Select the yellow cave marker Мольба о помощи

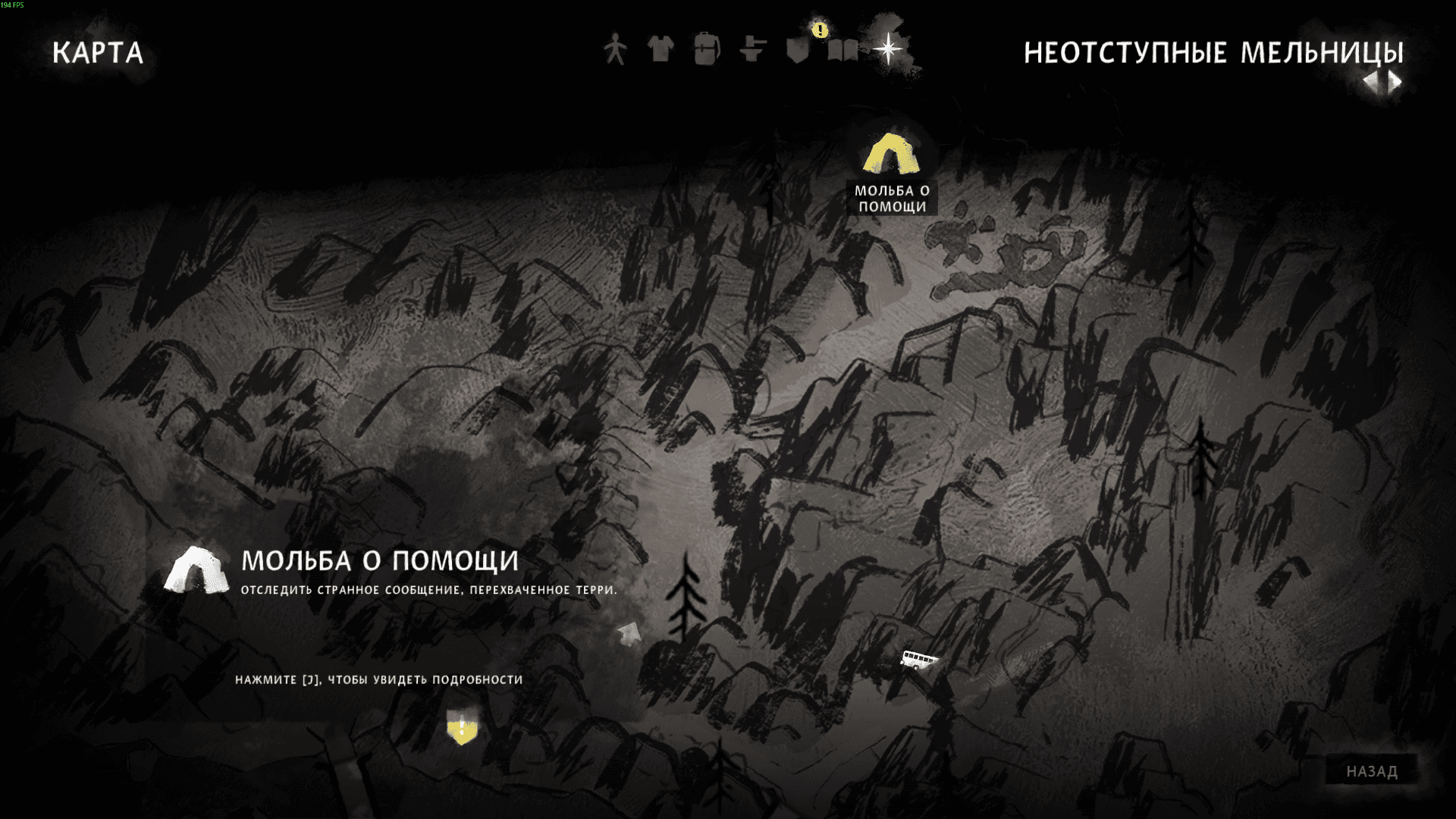(x=891, y=155)
